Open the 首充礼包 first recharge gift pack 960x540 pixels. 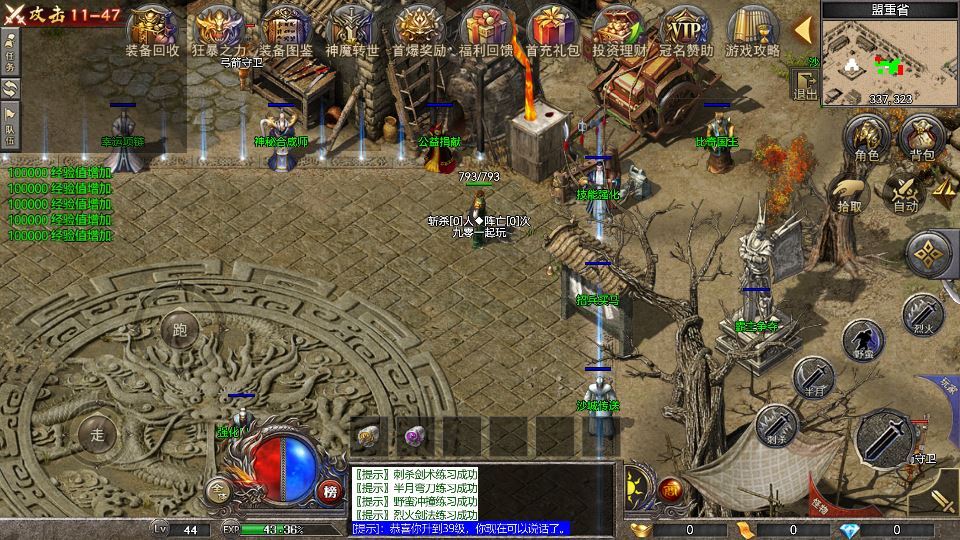coord(552,29)
